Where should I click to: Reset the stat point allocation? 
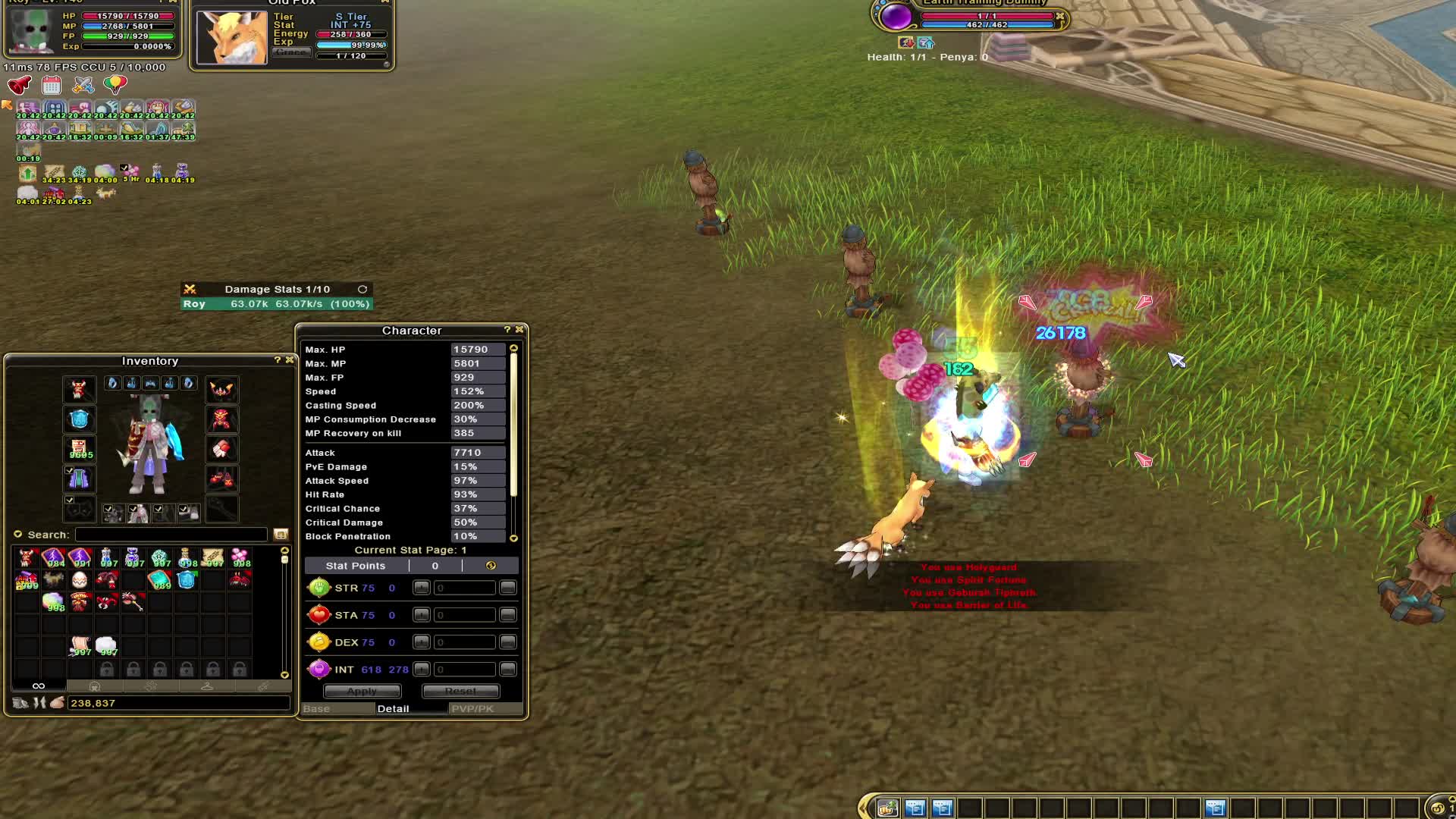460,692
